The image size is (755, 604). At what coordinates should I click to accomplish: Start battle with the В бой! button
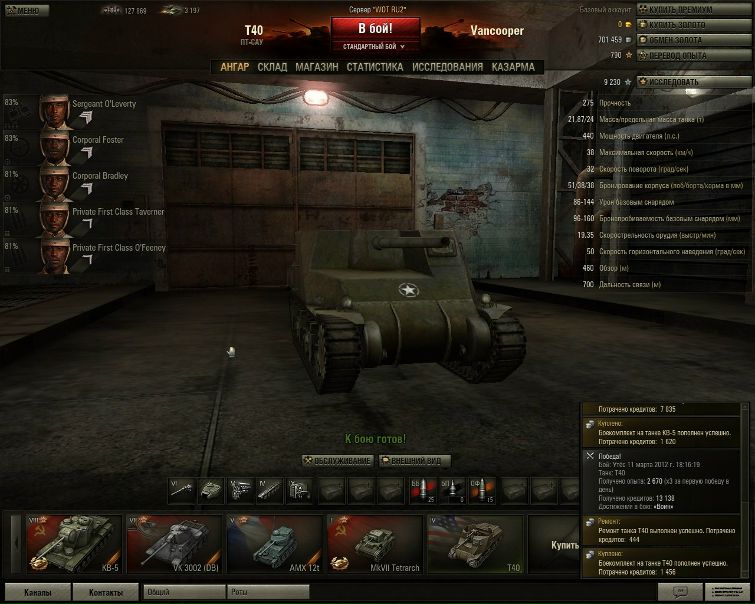[375, 27]
